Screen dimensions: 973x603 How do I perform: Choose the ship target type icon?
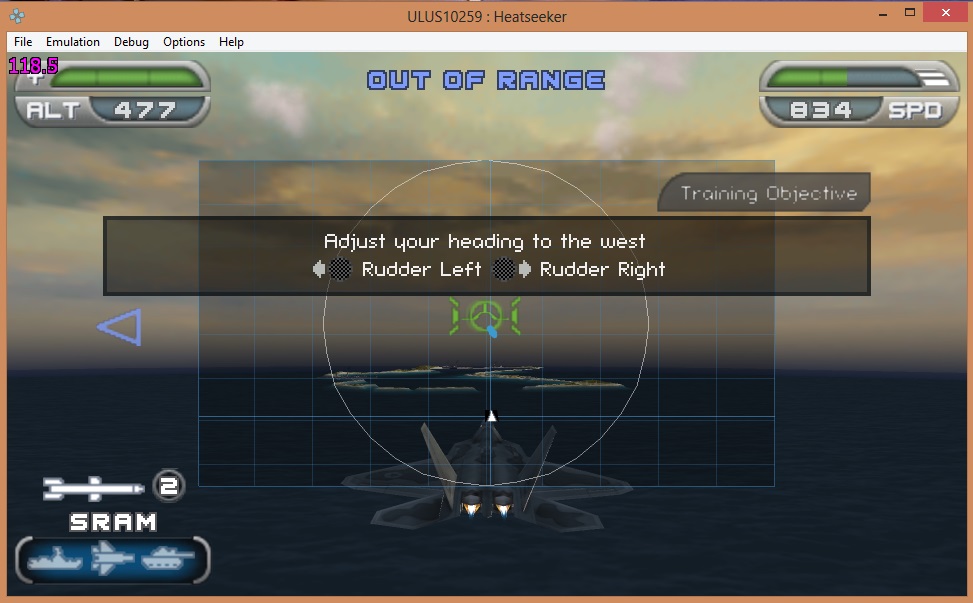point(56,560)
